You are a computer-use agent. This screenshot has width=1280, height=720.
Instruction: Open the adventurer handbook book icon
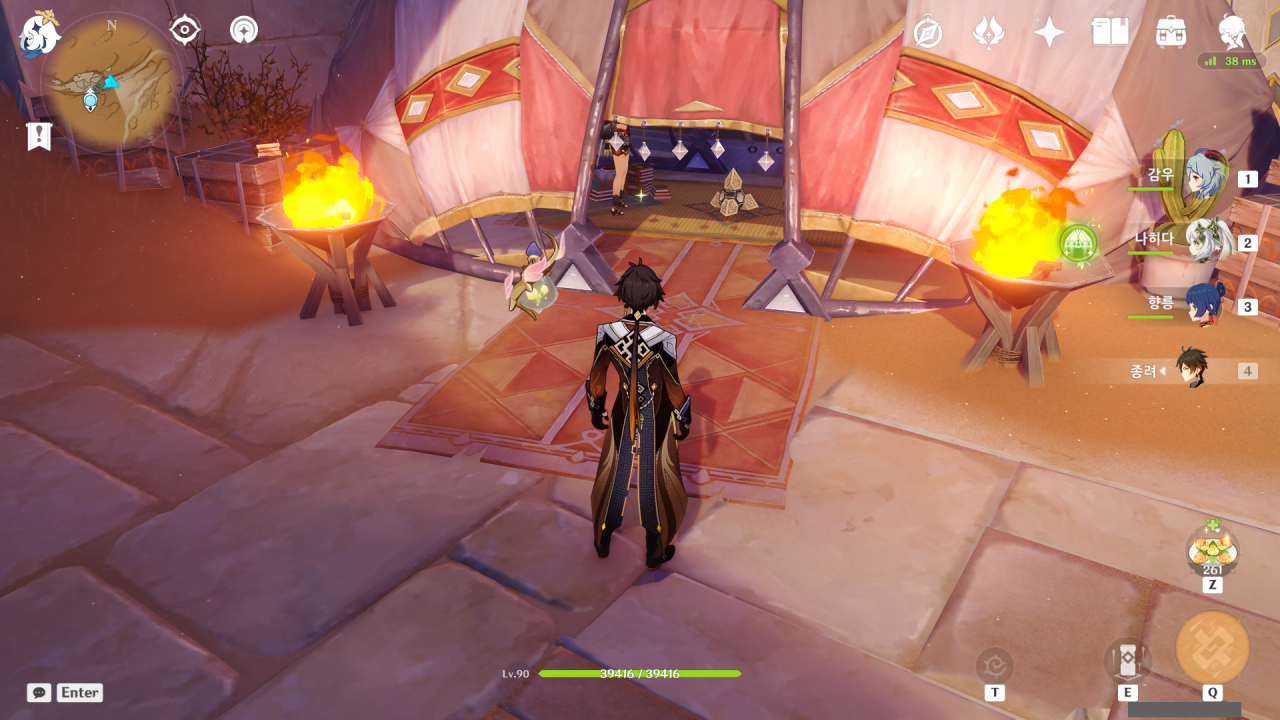[x=1110, y=33]
